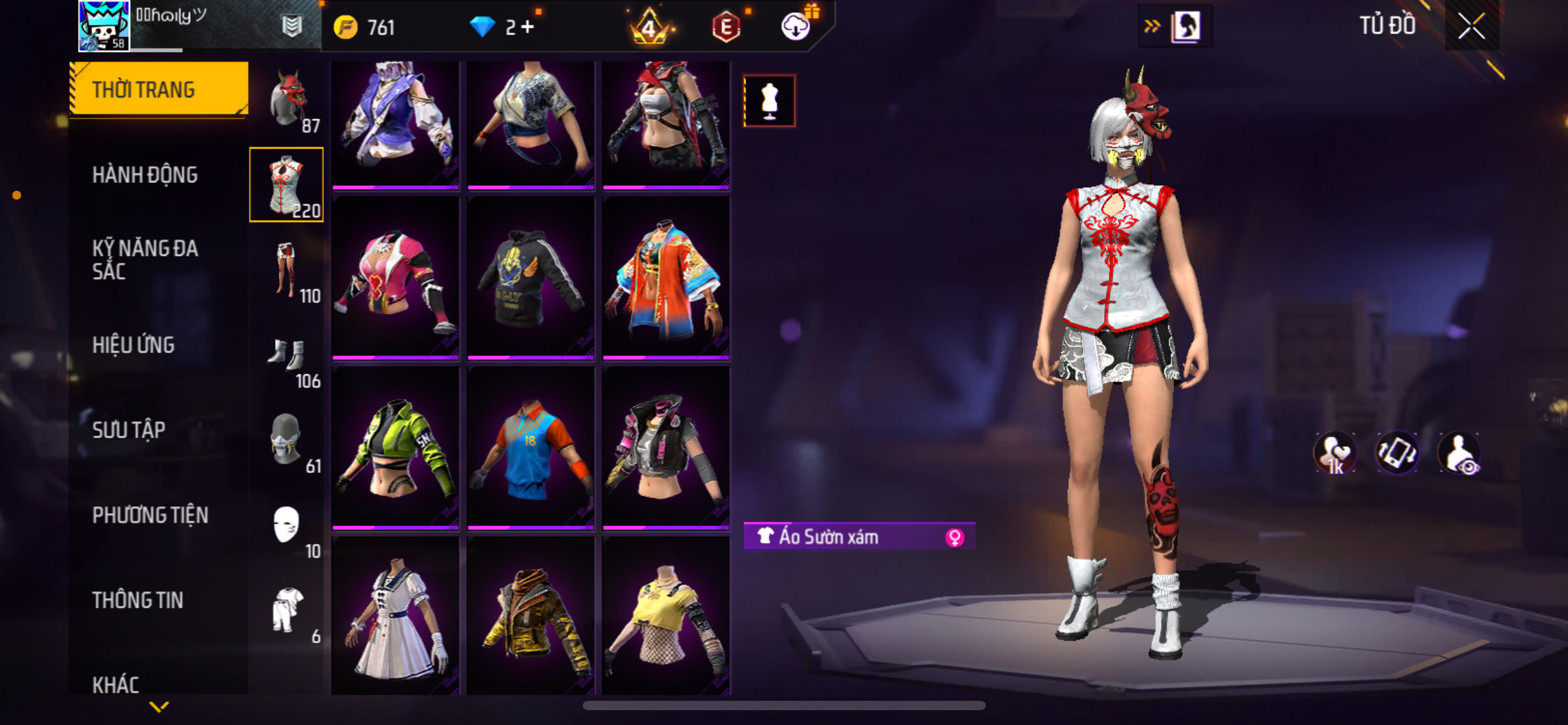Pick the blue and orange polo shirt
Screen dimensions: 1568x725
pos(531,447)
